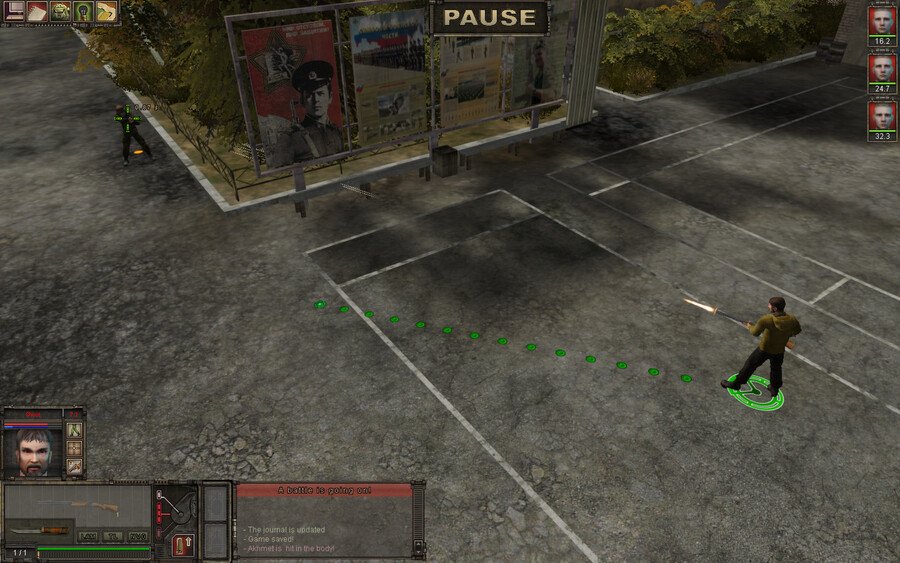Click the bearded player character portrait
Image resolution: width=900 pixels, height=563 pixels.
click(34, 452)
